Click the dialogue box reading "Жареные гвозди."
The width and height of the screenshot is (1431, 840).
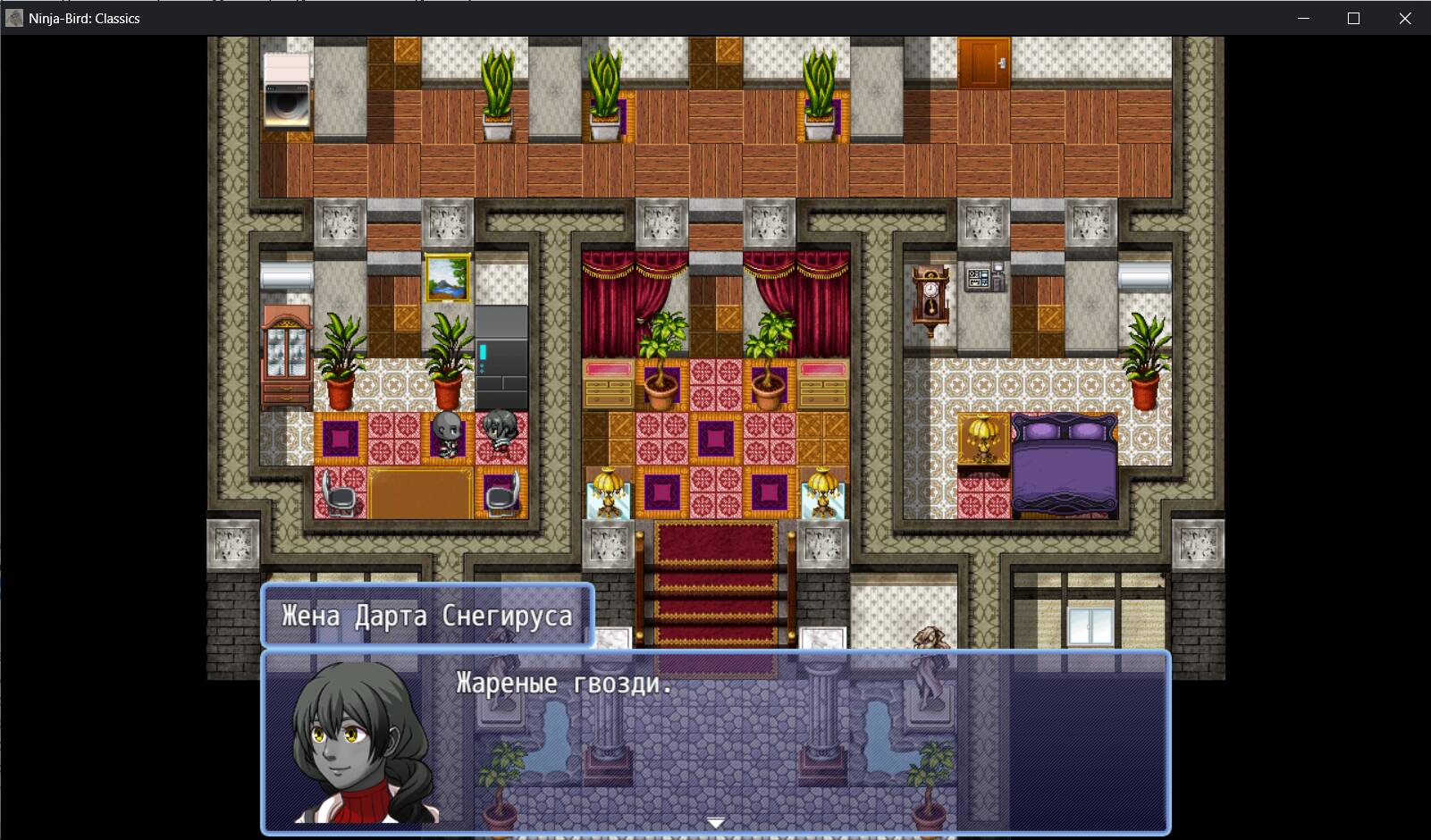click(715, 742)
